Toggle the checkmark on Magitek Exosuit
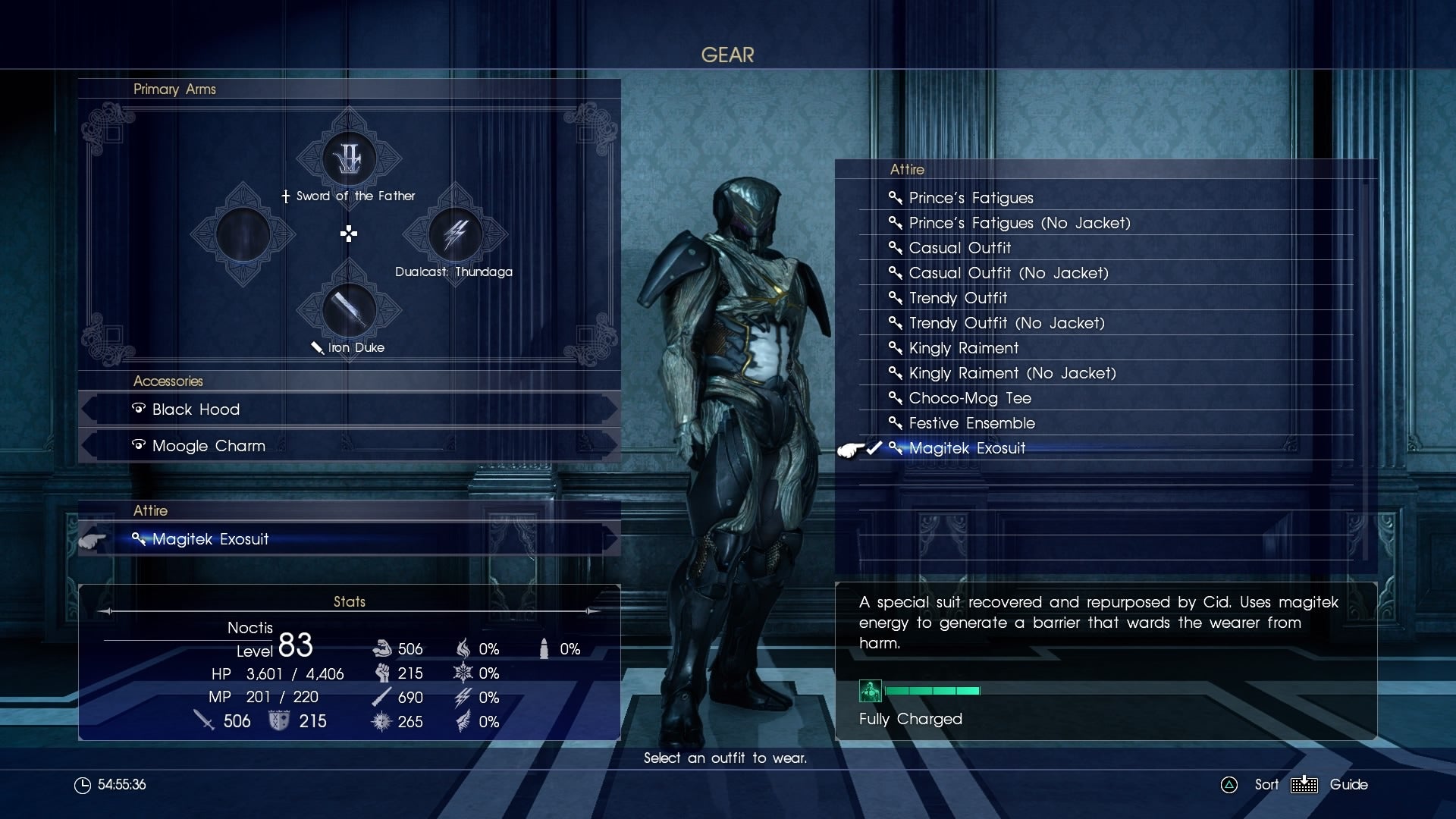The image size is (1456, 819). (876, 448)
